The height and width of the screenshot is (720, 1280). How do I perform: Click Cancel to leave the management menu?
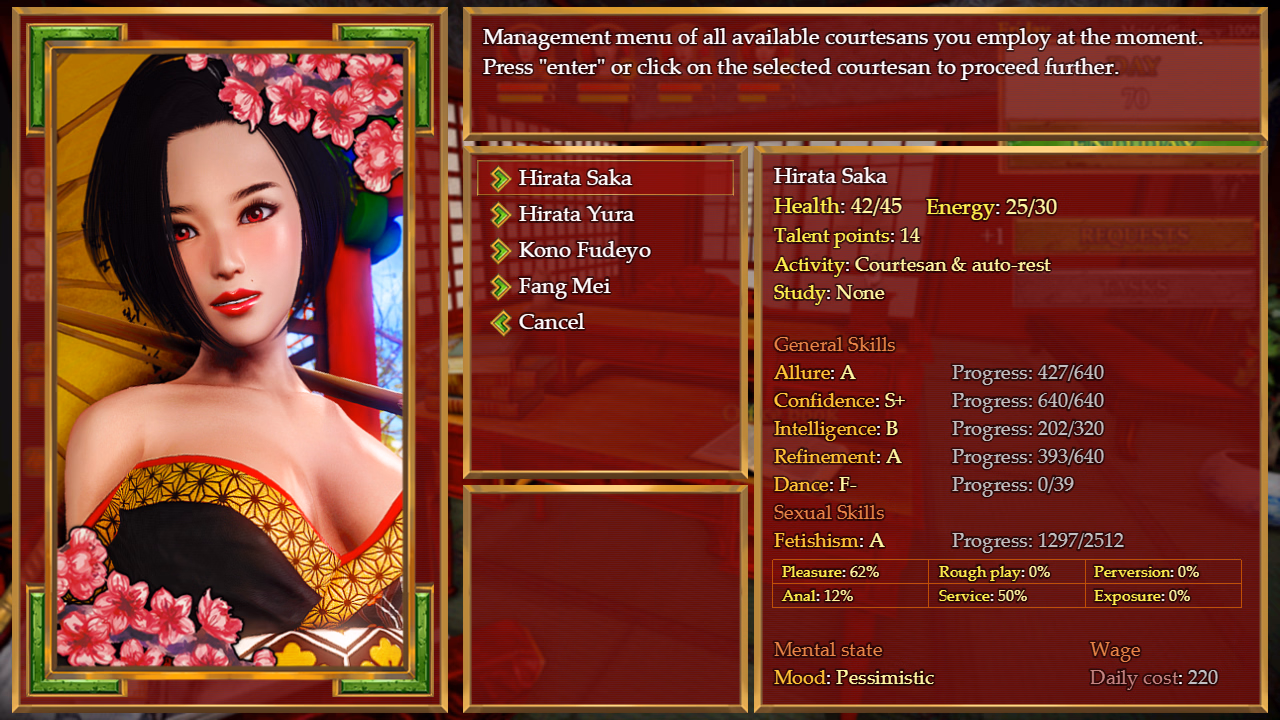(552, 322)
